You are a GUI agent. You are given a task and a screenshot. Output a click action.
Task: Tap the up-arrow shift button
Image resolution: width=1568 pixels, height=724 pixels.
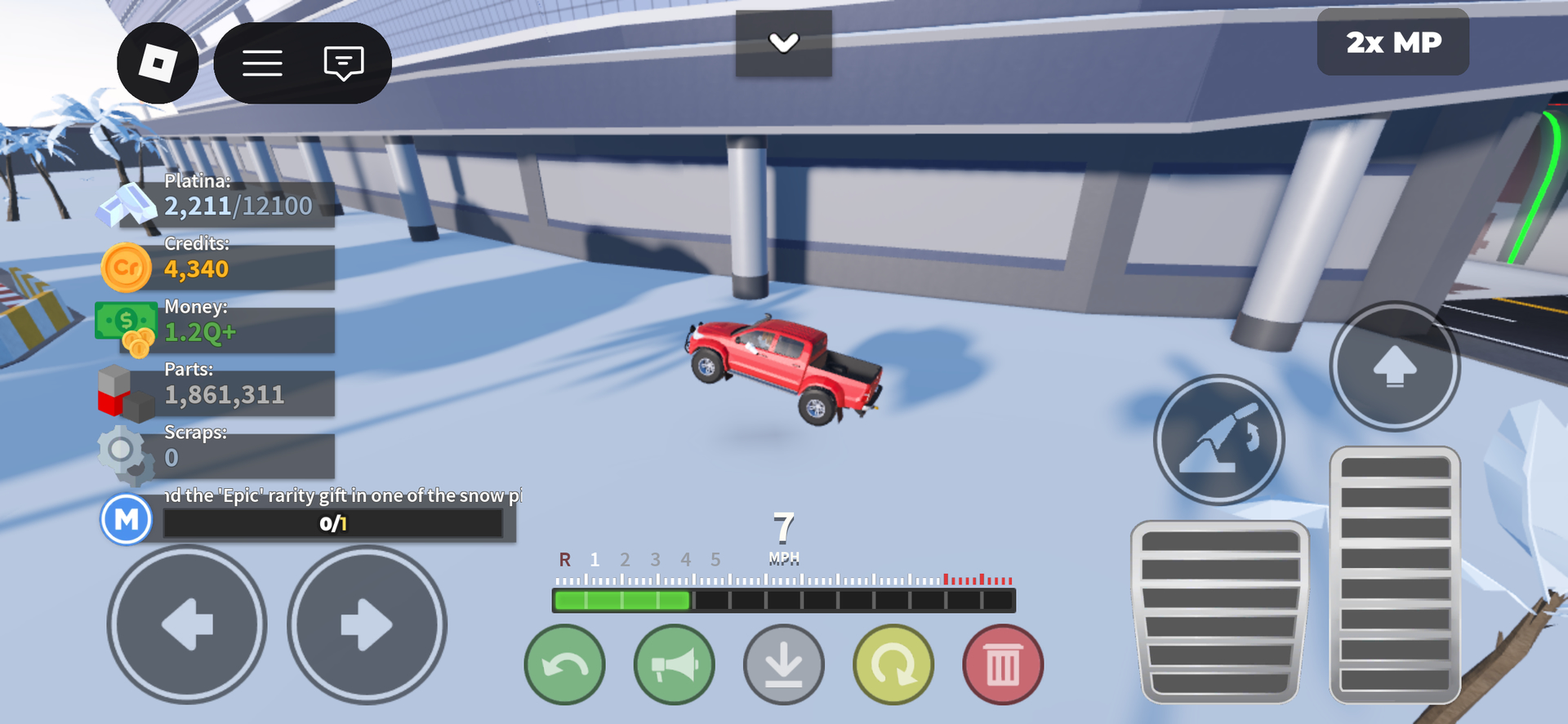tap(1394, 366)
